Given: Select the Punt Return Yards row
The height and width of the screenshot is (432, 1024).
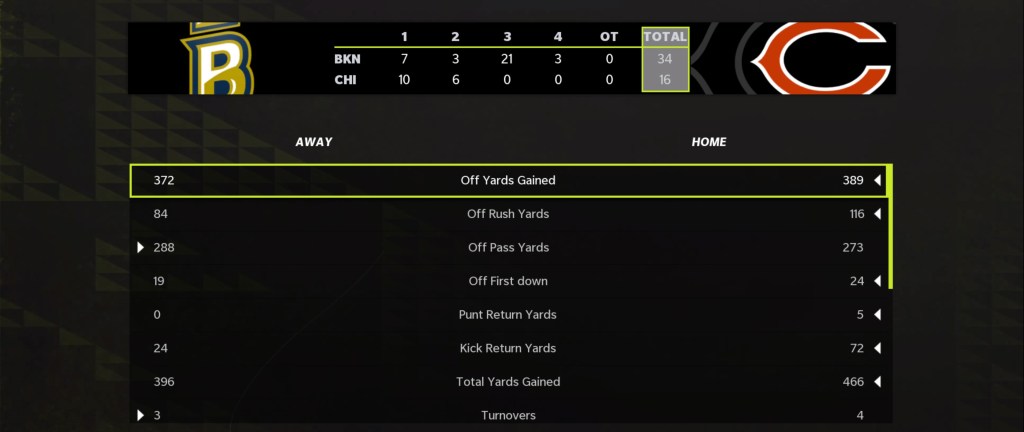Looking at the screenshot, I should [x=508, y=315].
